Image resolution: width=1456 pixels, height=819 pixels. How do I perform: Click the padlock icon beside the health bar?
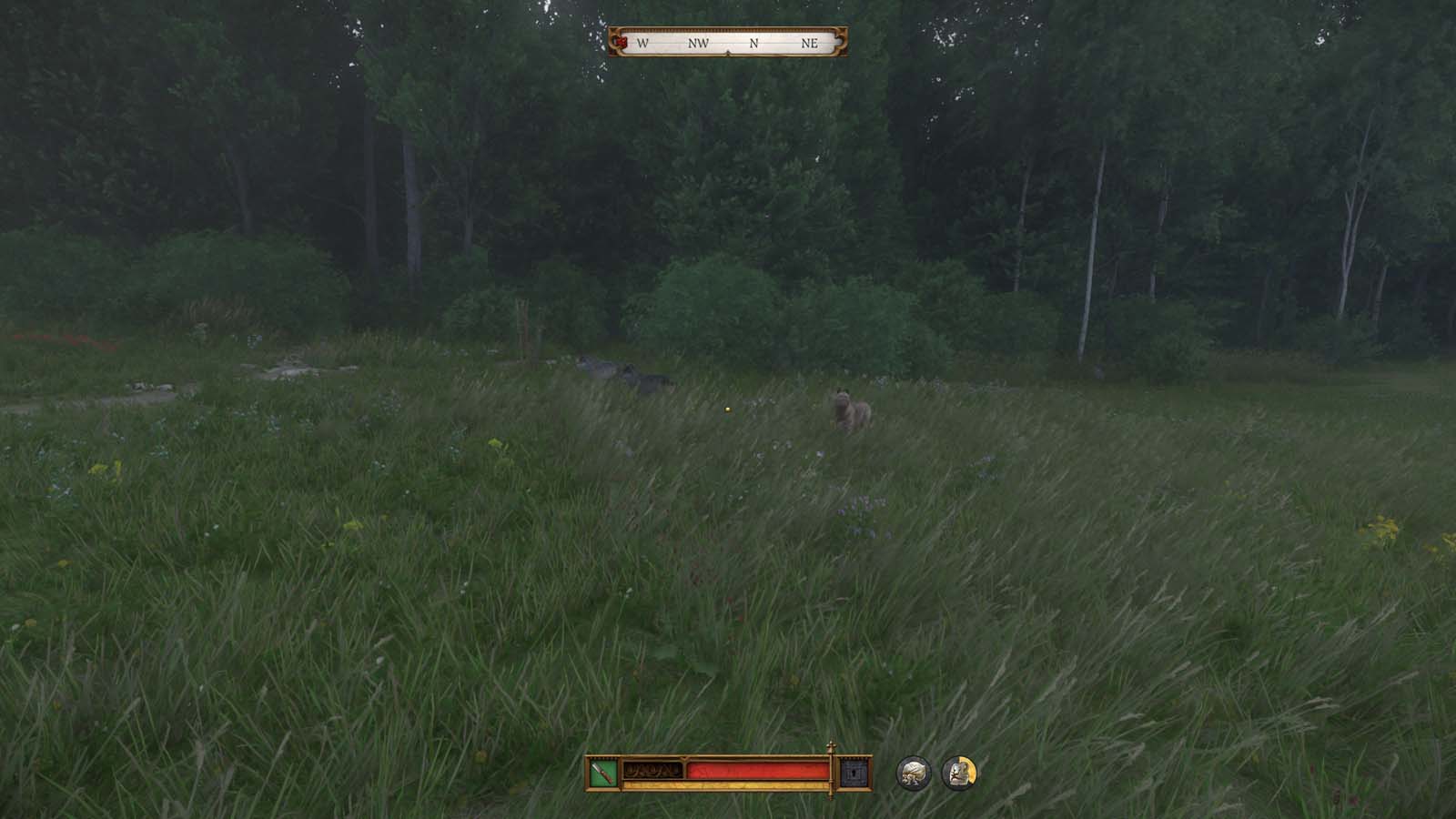[x=853, y=773]
